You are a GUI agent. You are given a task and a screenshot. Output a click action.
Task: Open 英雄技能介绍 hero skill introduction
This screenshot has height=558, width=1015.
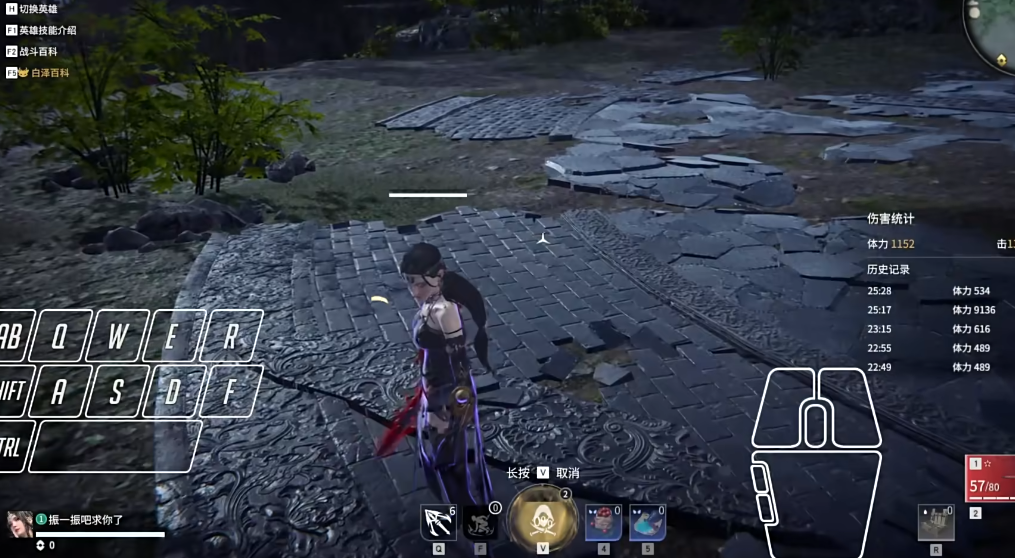pos(46,30)
